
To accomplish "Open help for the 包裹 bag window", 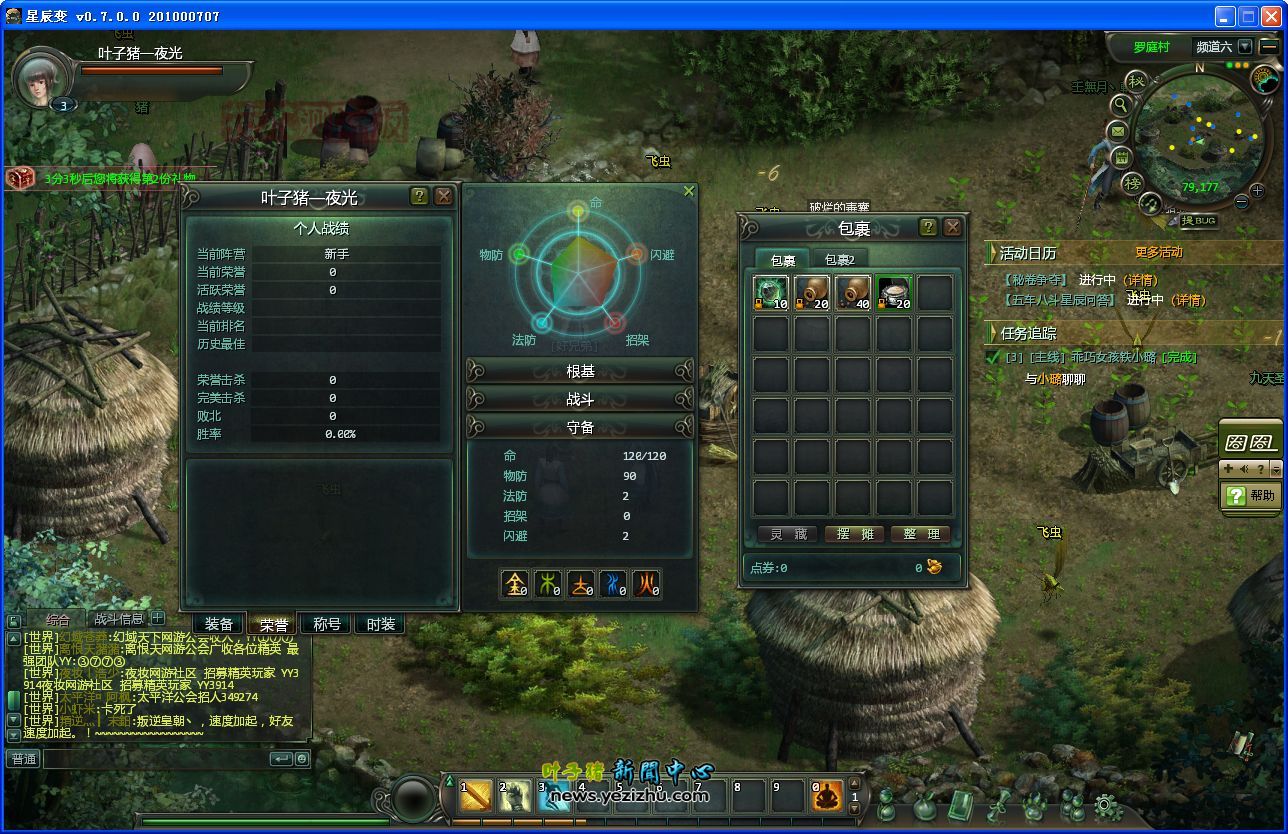I will [x=928, y=227].
